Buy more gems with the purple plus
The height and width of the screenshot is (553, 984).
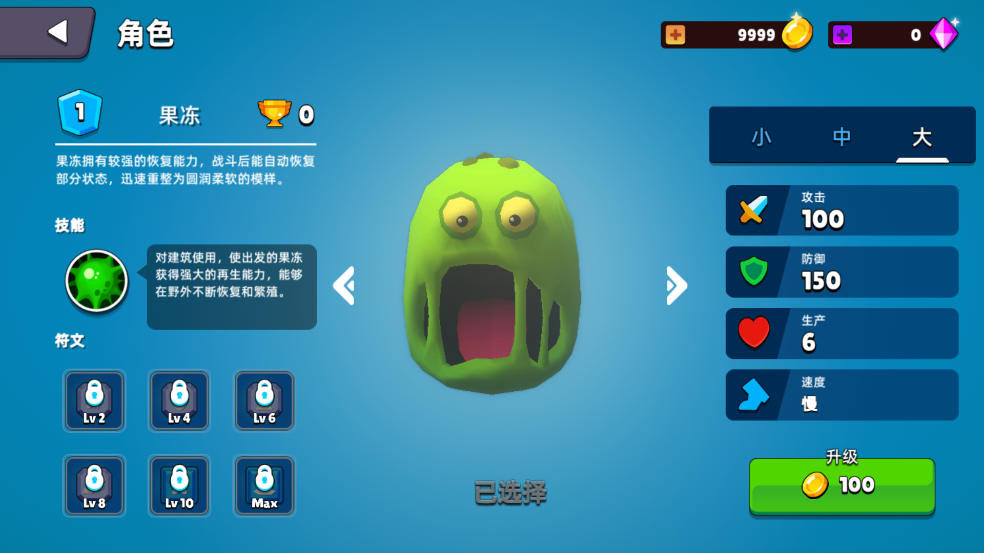pyautogui.click(x=843, y=35)
